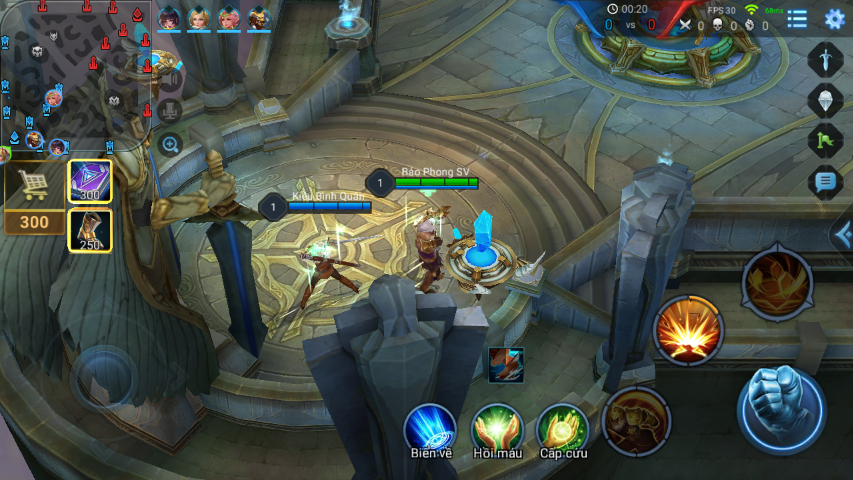Open the settings gear
The width and height of the screenshot is (853, 480).
[x=834, y=19]
